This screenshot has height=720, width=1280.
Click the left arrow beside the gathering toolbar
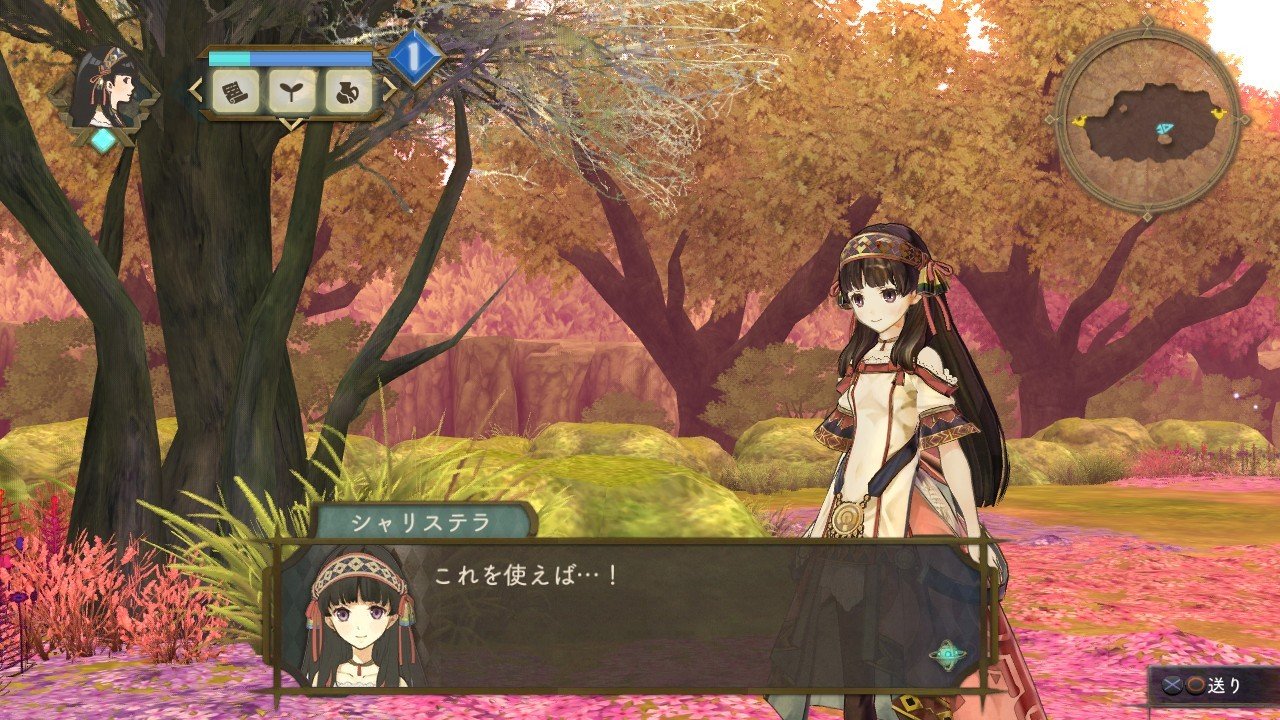(193, 89)
